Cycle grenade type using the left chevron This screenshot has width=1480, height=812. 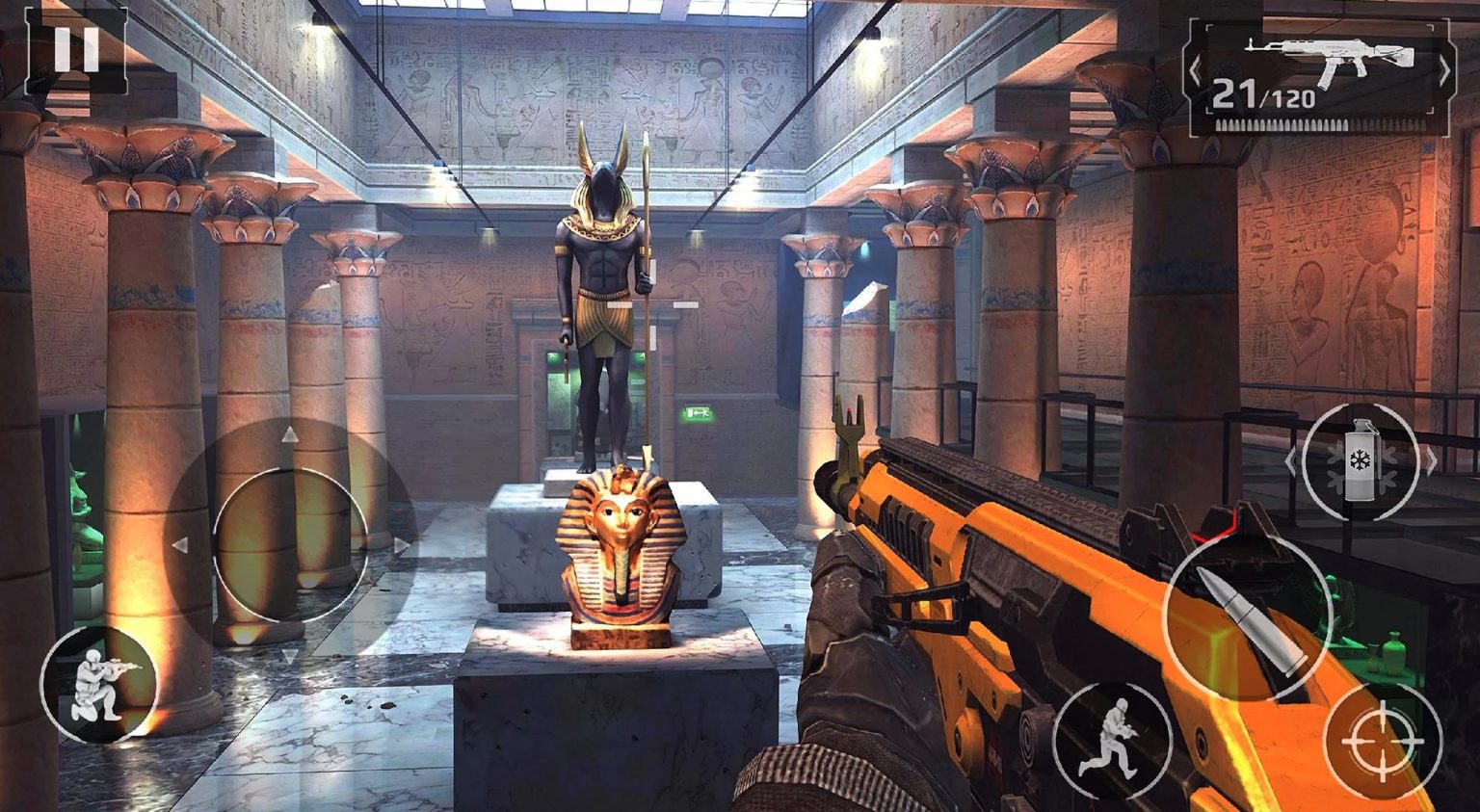pos(1291,464)
